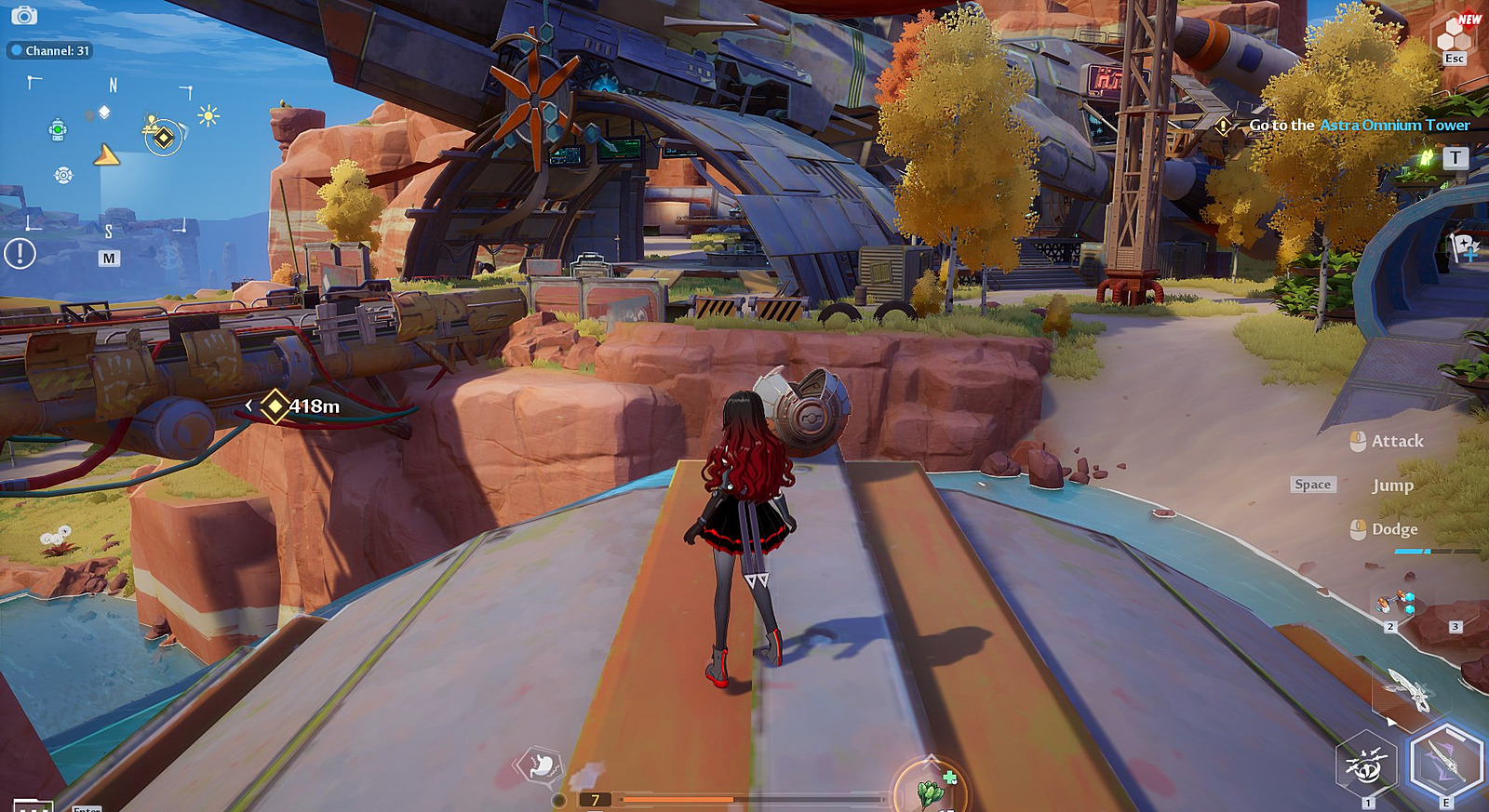The width and height of the screenshot is (1489, 812).
Task: Select the gear-shaped marker on minimap
Action: (x=63, y=175)
